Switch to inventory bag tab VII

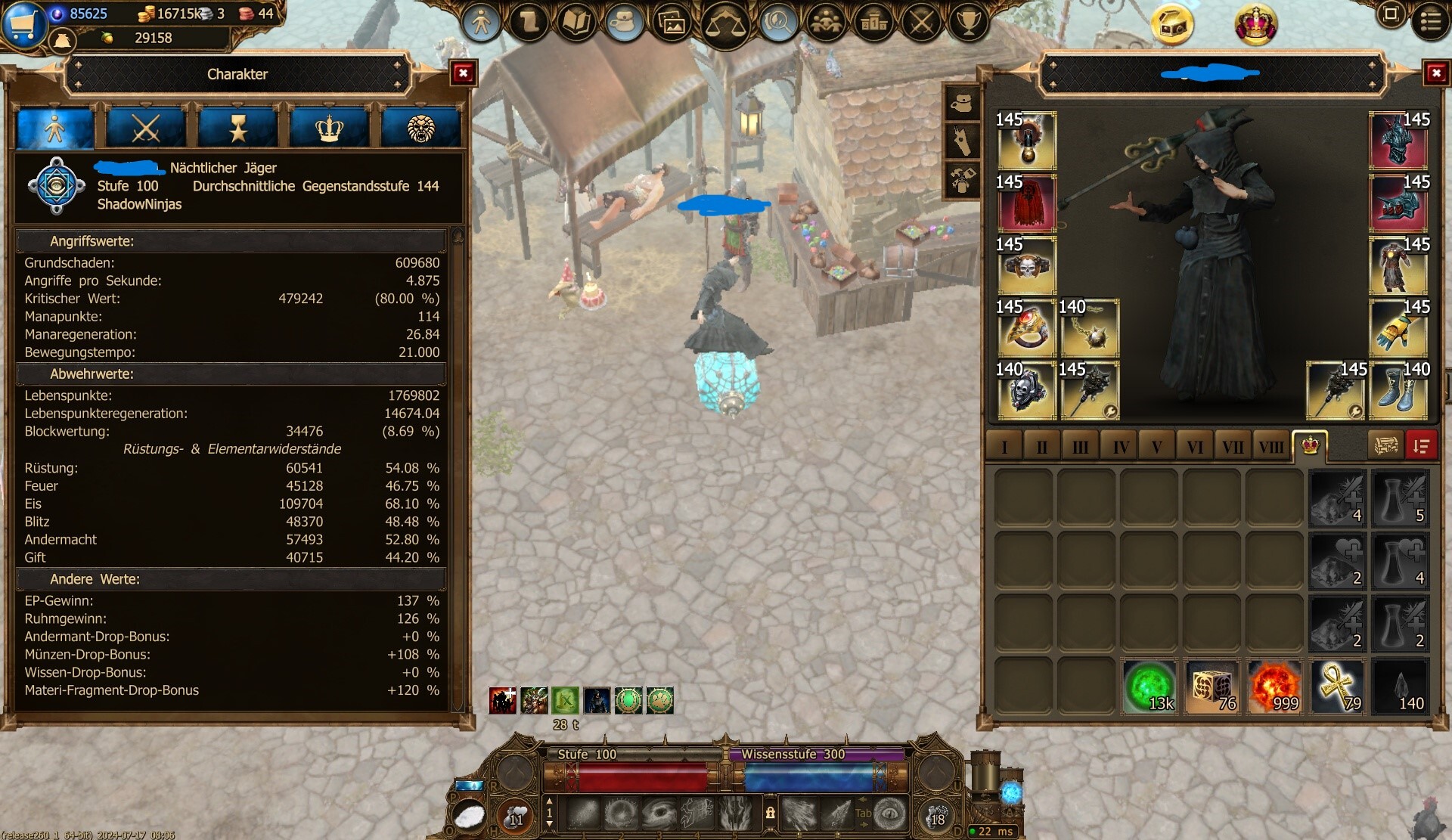click(x=1233, y=447)
